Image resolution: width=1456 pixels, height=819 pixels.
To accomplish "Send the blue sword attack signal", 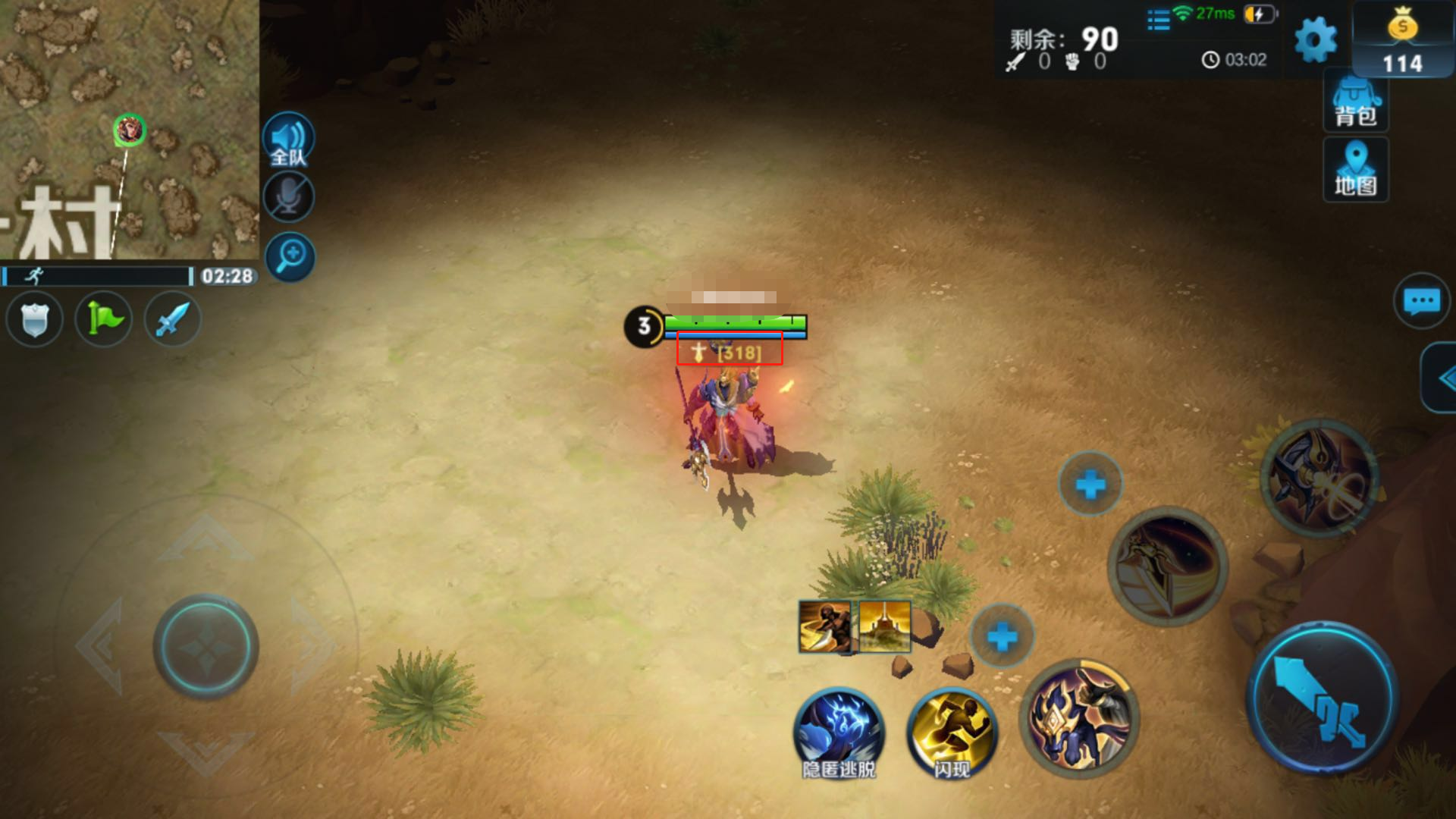I will pyautogui.click(x=173, y=319).
